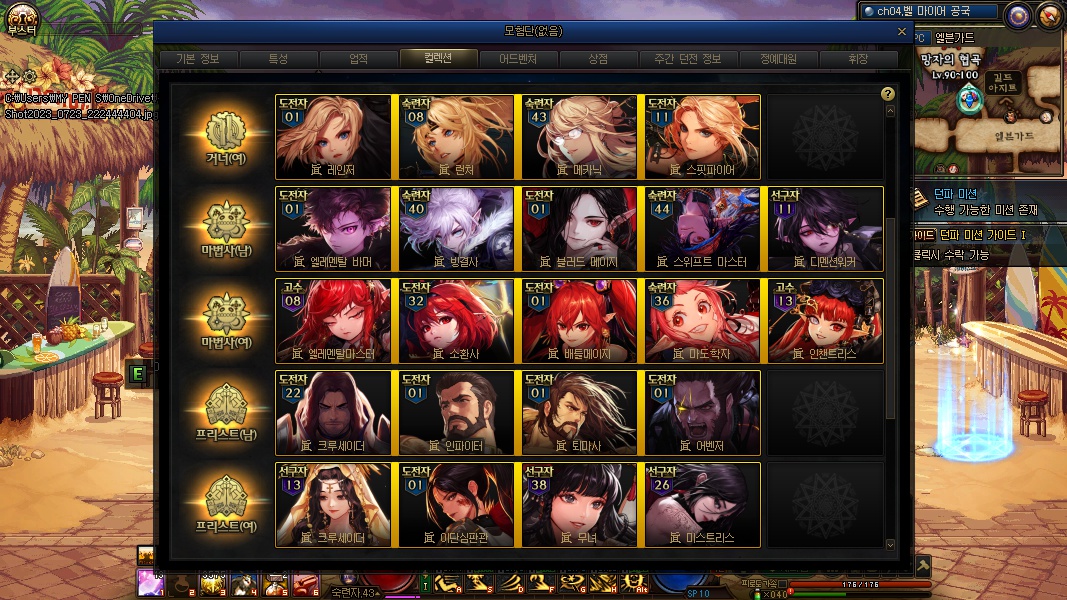Choose the 메카닉 character card

[x=579, y=137]
